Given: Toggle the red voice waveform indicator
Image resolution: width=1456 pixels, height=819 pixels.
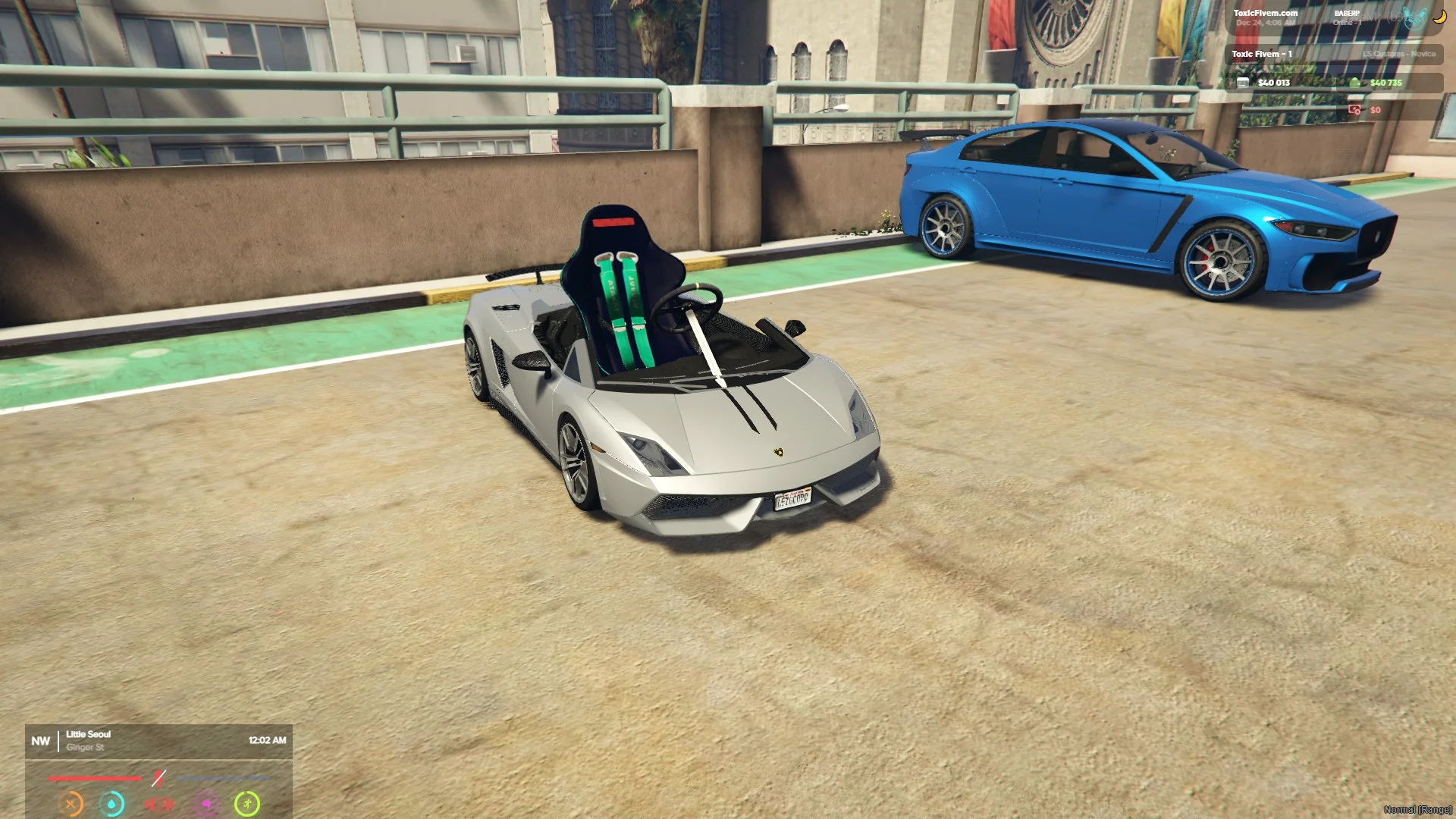Looking at the screenshot, I should tap(159, 803).
